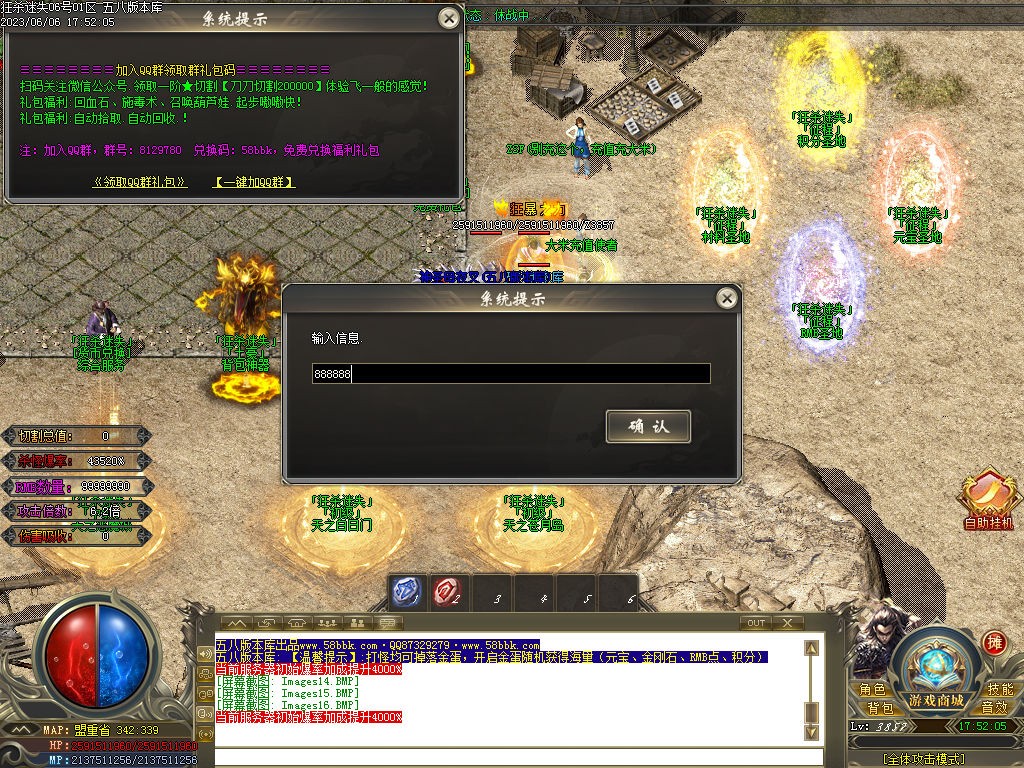Toggle the 音效 sound setting
The image size is (1024, 768).
(x=994, y=707)
